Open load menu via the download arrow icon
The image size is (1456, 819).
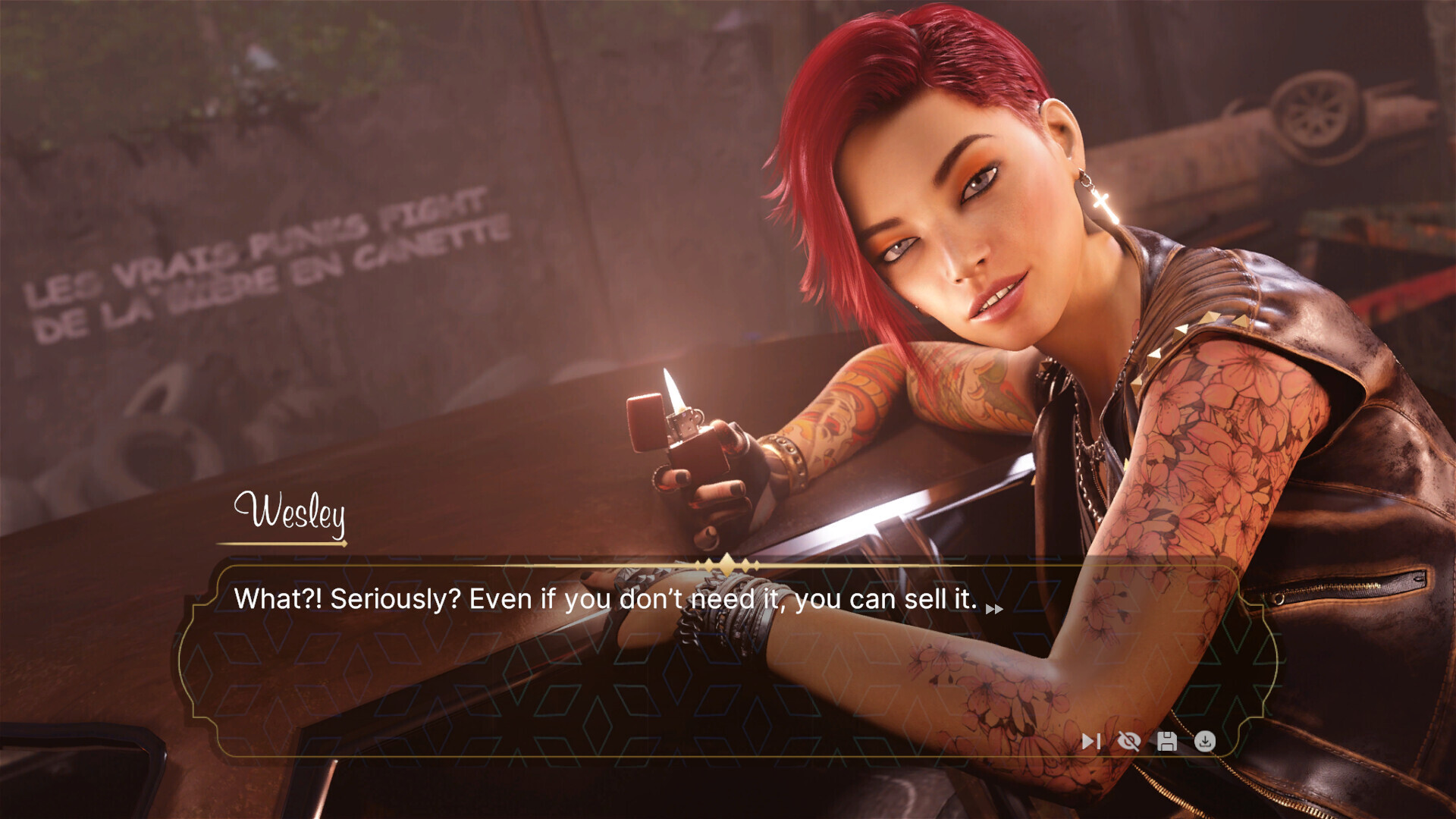(x=1205, y=741)
